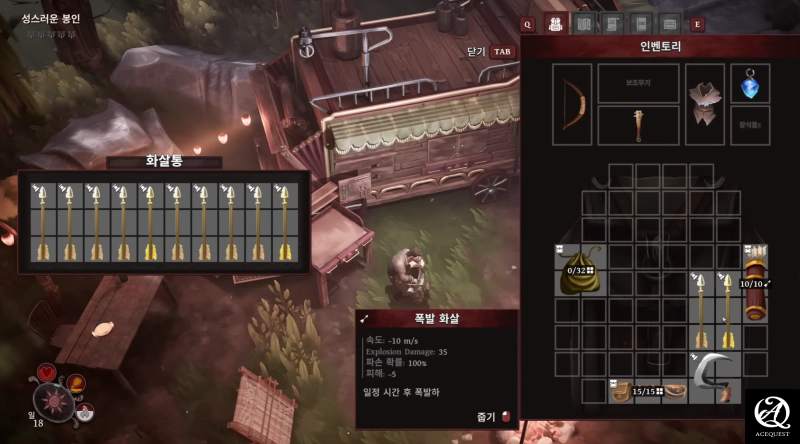The width and height of the screenshot is (800, 444).
Task: Switch to the chest storage tab
Action: coord(670,24)
